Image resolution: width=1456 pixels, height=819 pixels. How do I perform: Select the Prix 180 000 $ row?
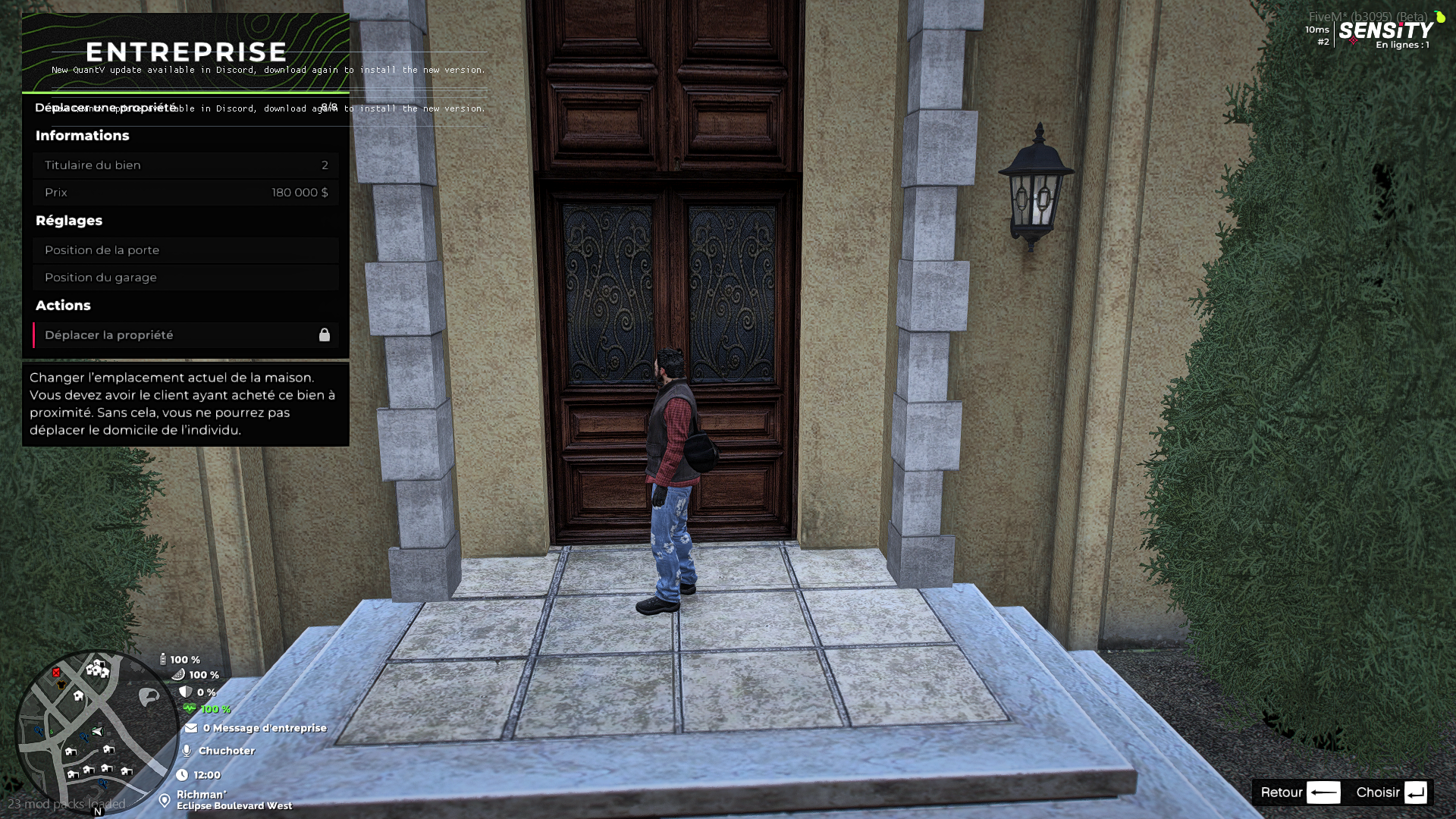186,193
